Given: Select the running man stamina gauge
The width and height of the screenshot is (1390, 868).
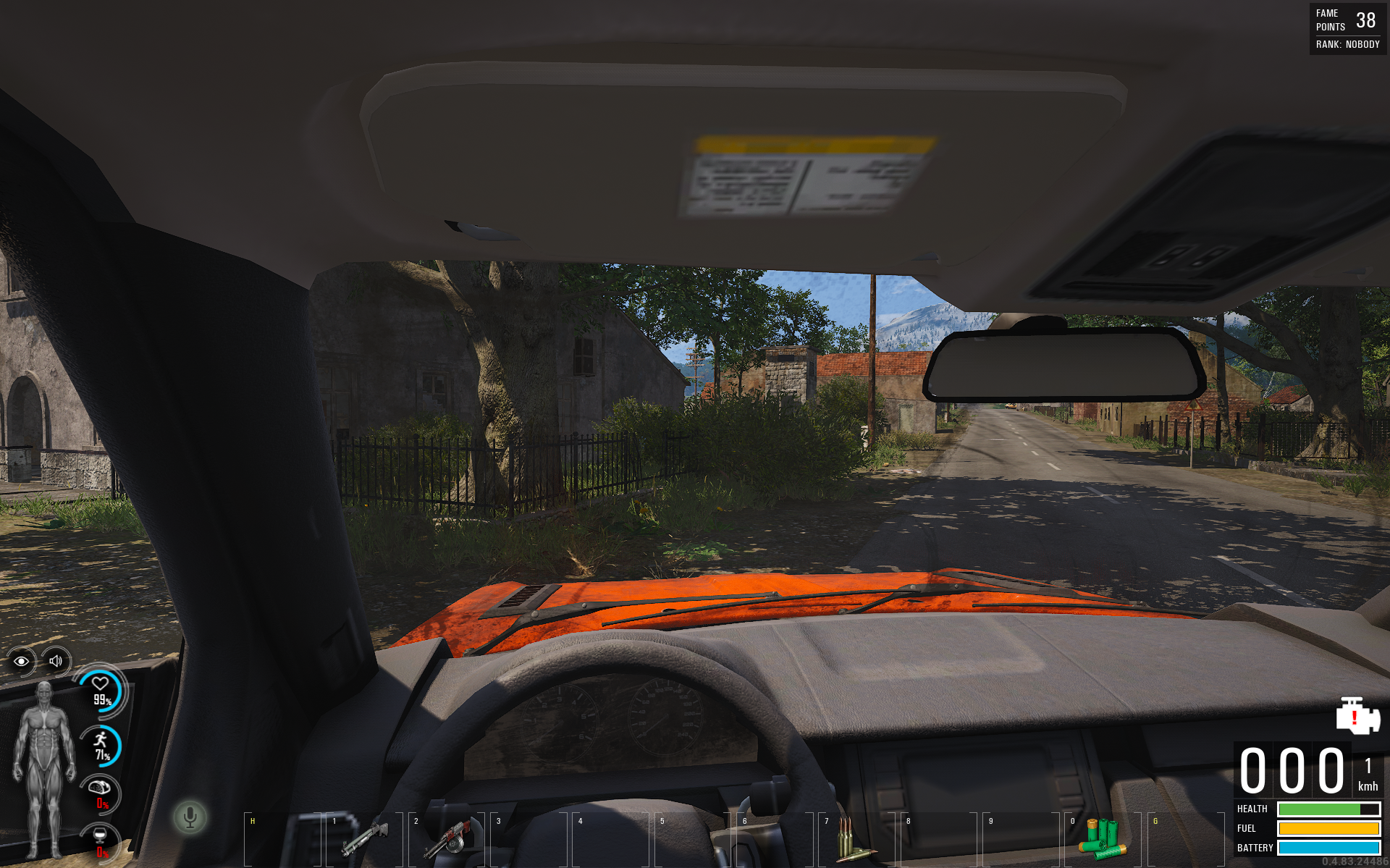Looking at the screenshot, I should pos(101,746).
